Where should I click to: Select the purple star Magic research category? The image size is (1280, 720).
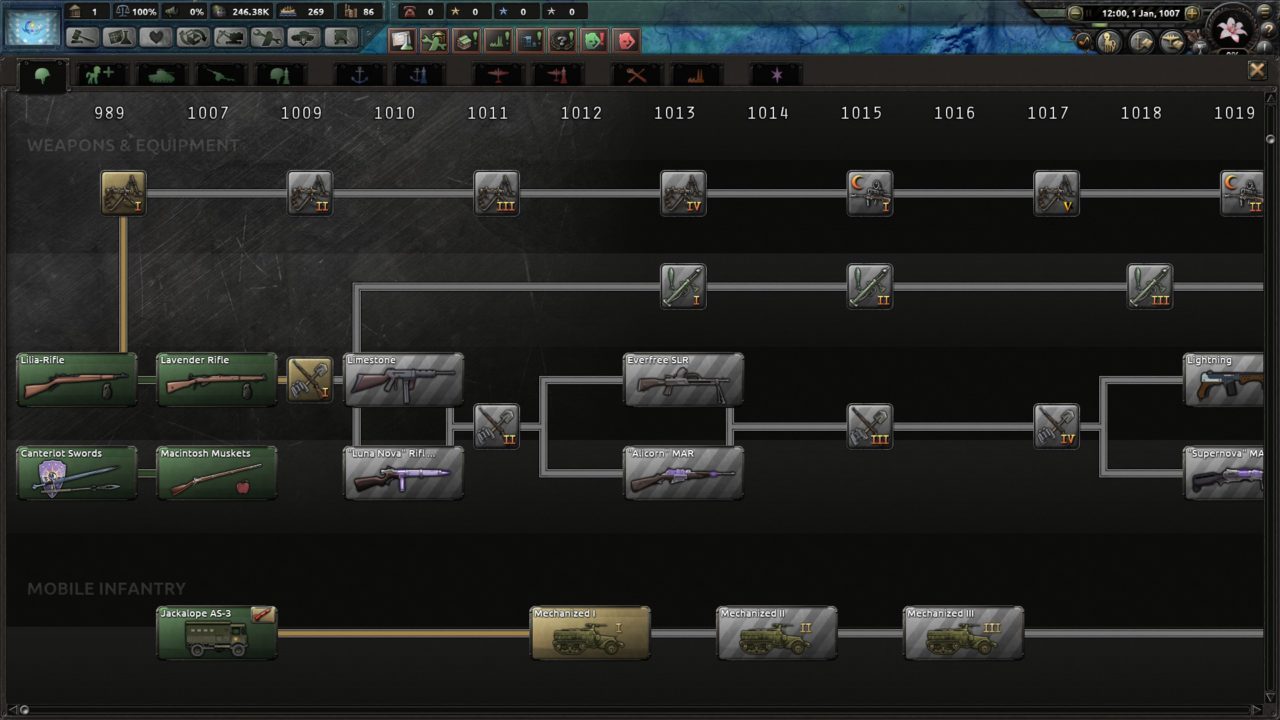(776, 74)
